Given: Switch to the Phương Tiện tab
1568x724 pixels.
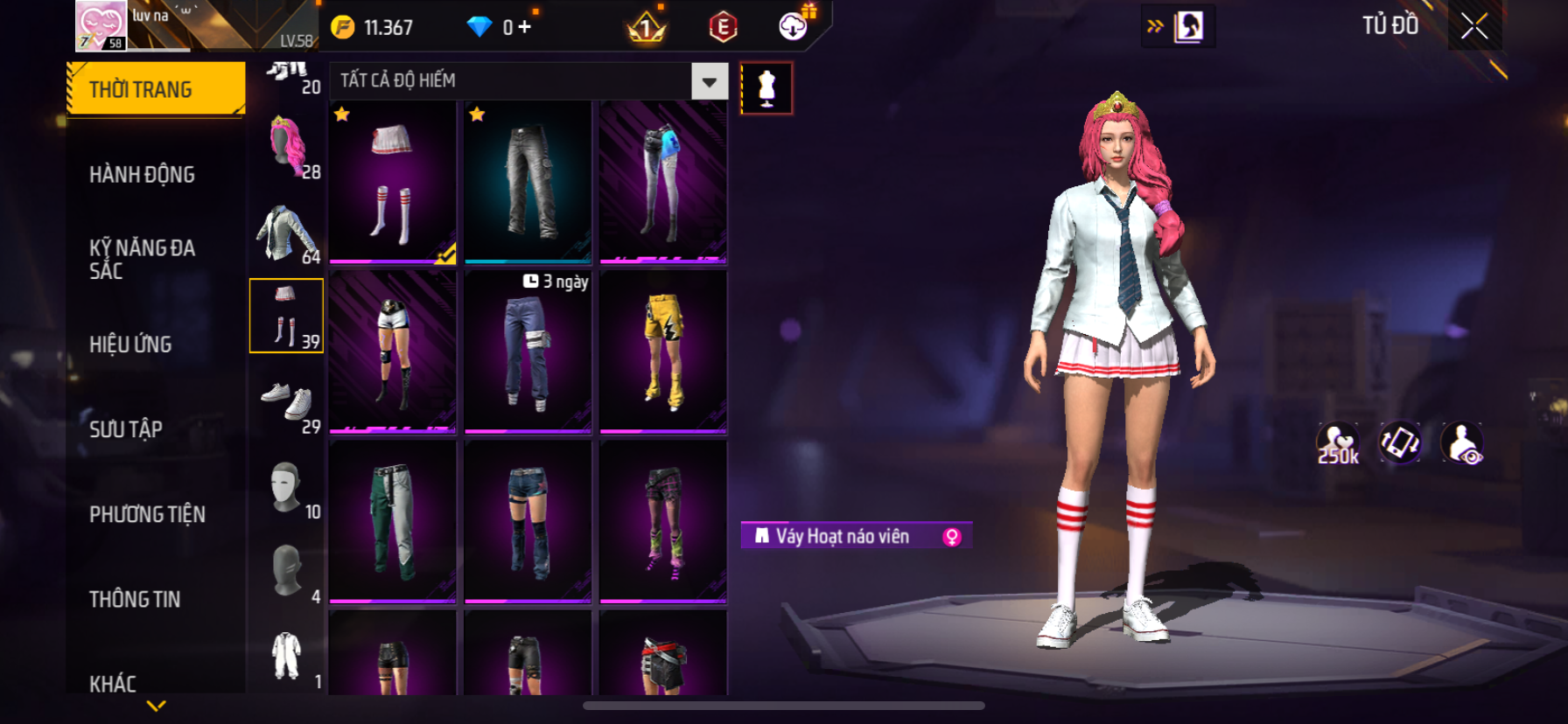Looking at the screenshot, I should 147,514.
